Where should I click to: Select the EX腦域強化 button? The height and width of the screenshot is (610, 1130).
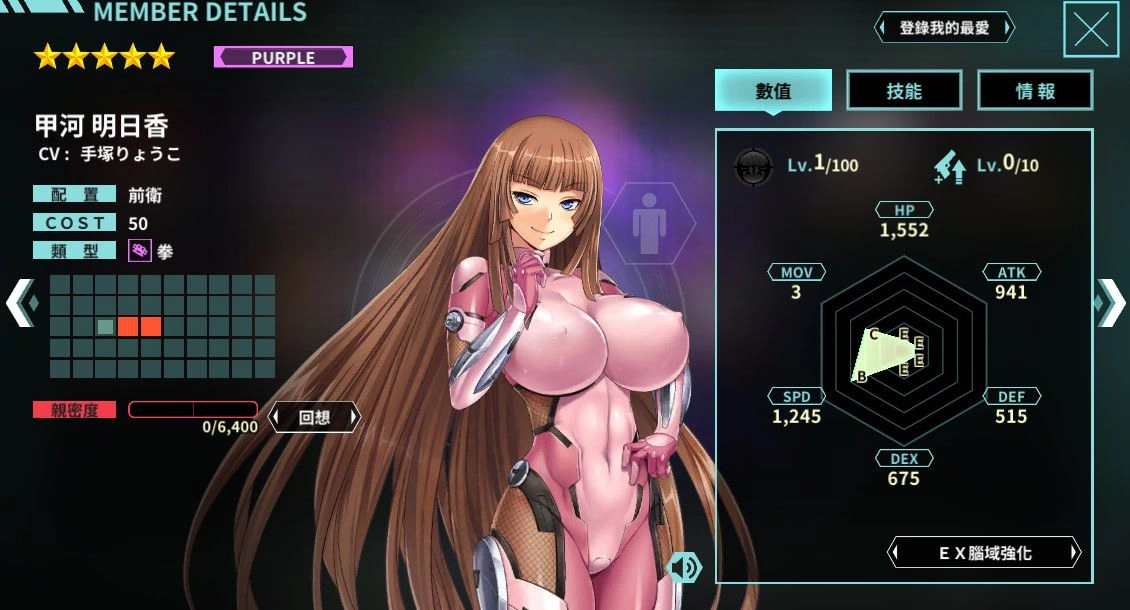pyautogui.click(x=985, y=552)
